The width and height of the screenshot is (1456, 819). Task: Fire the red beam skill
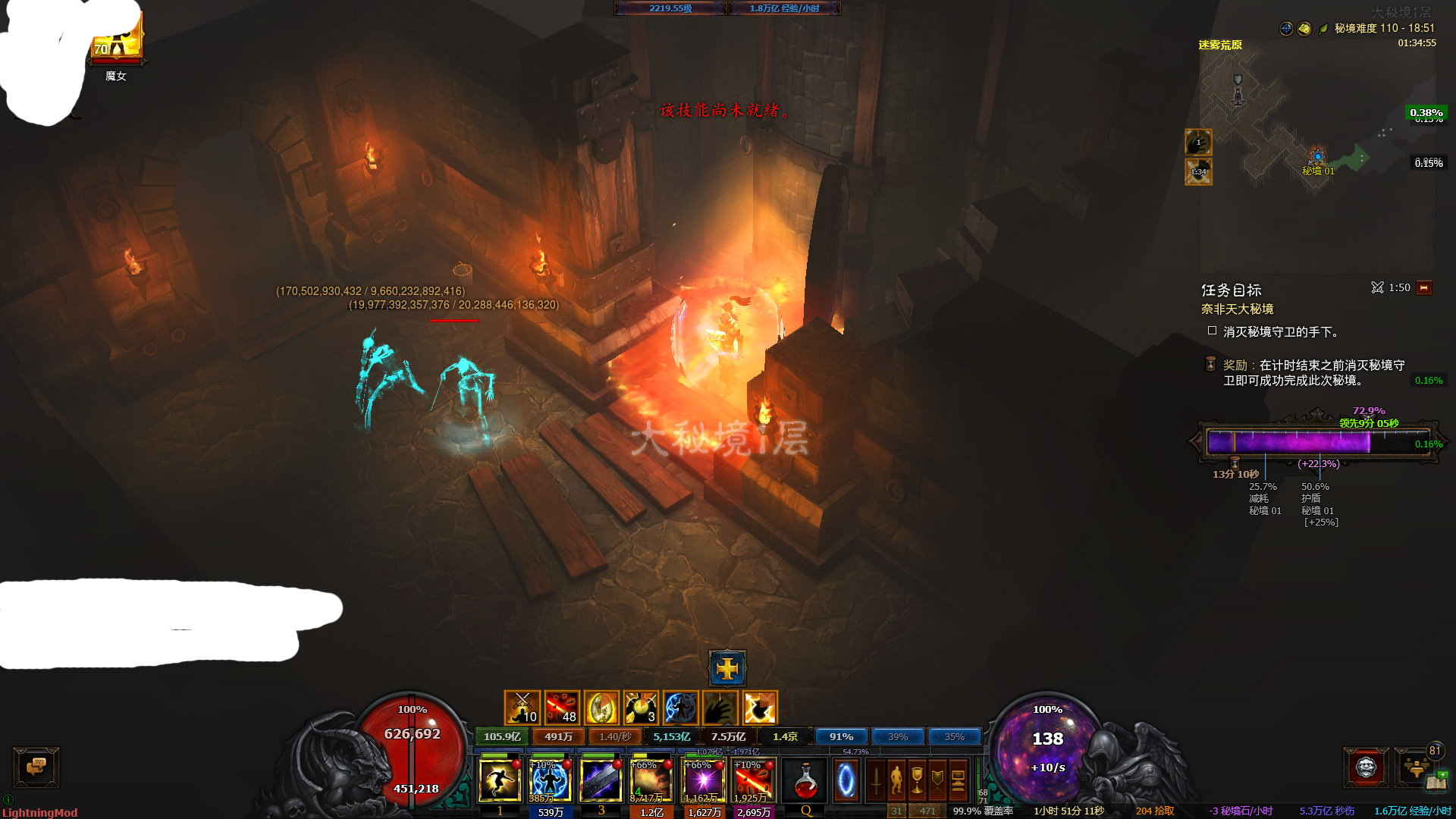tap(753, 780)
